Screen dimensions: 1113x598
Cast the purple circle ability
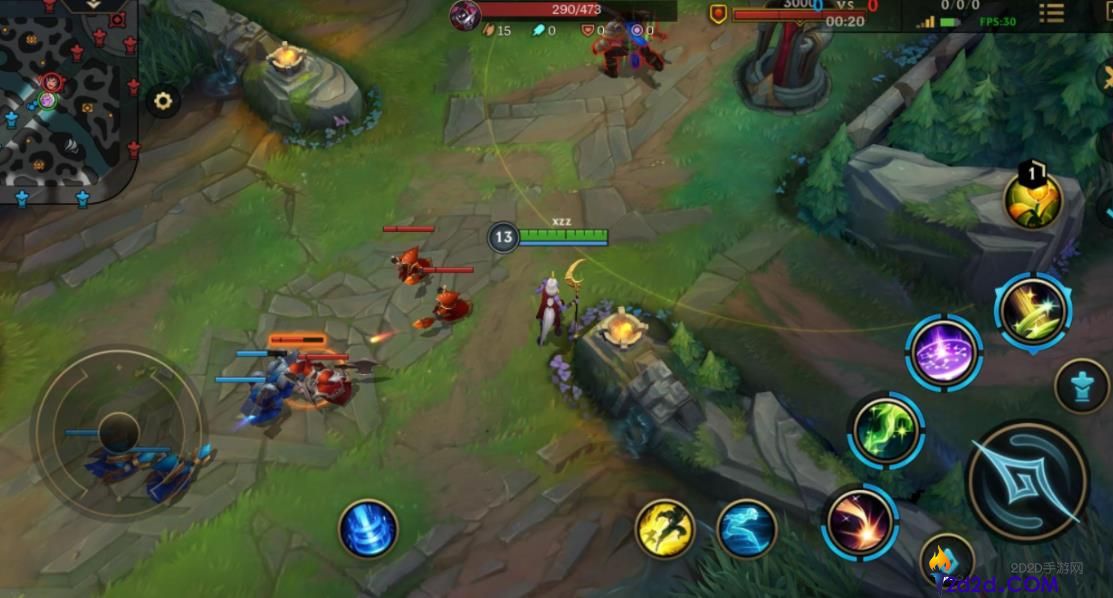944,353
